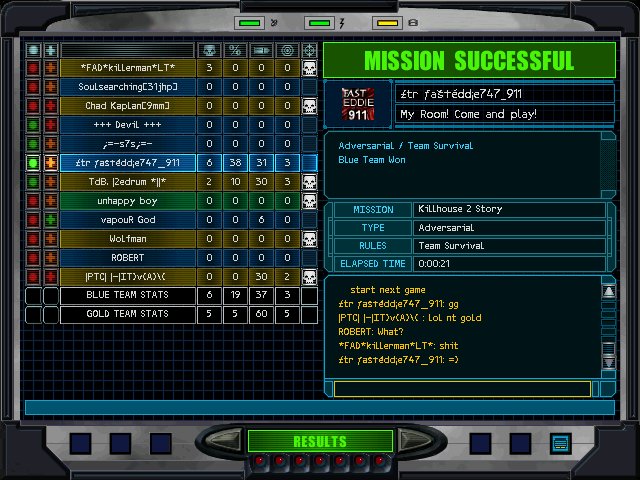Highlight the unhappy boy player row

(127, 201)
